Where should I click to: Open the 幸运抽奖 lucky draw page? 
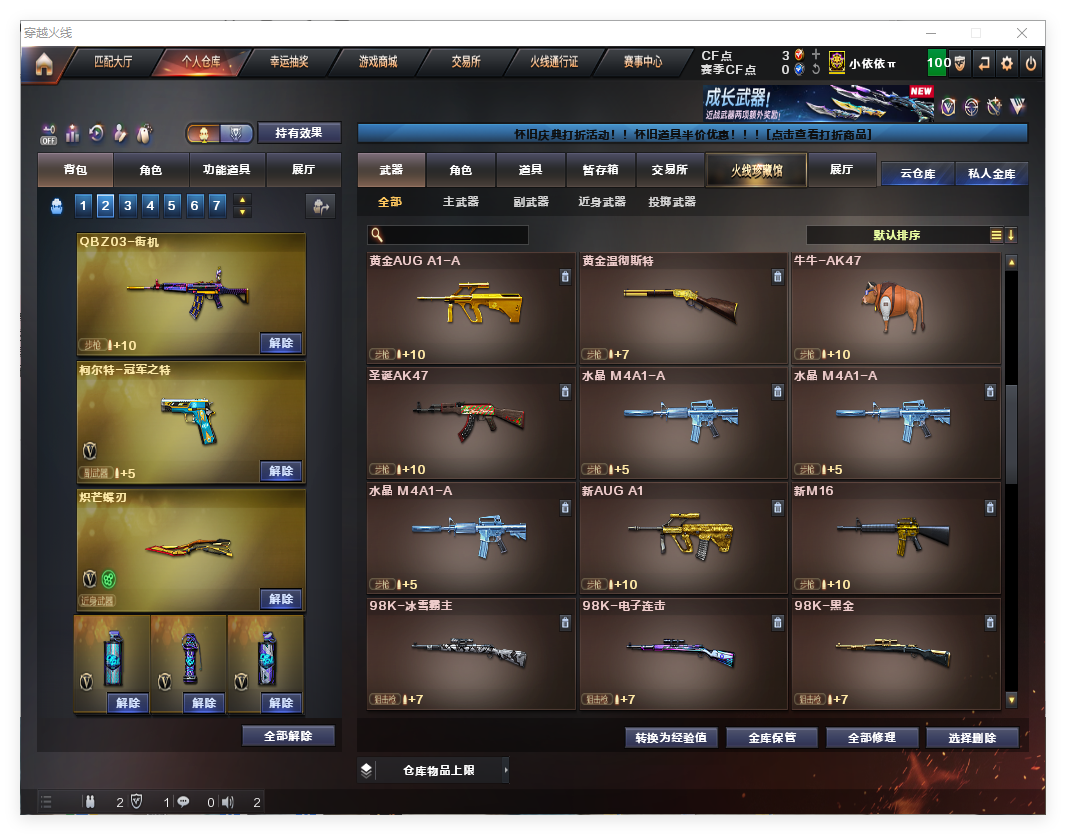289,62
